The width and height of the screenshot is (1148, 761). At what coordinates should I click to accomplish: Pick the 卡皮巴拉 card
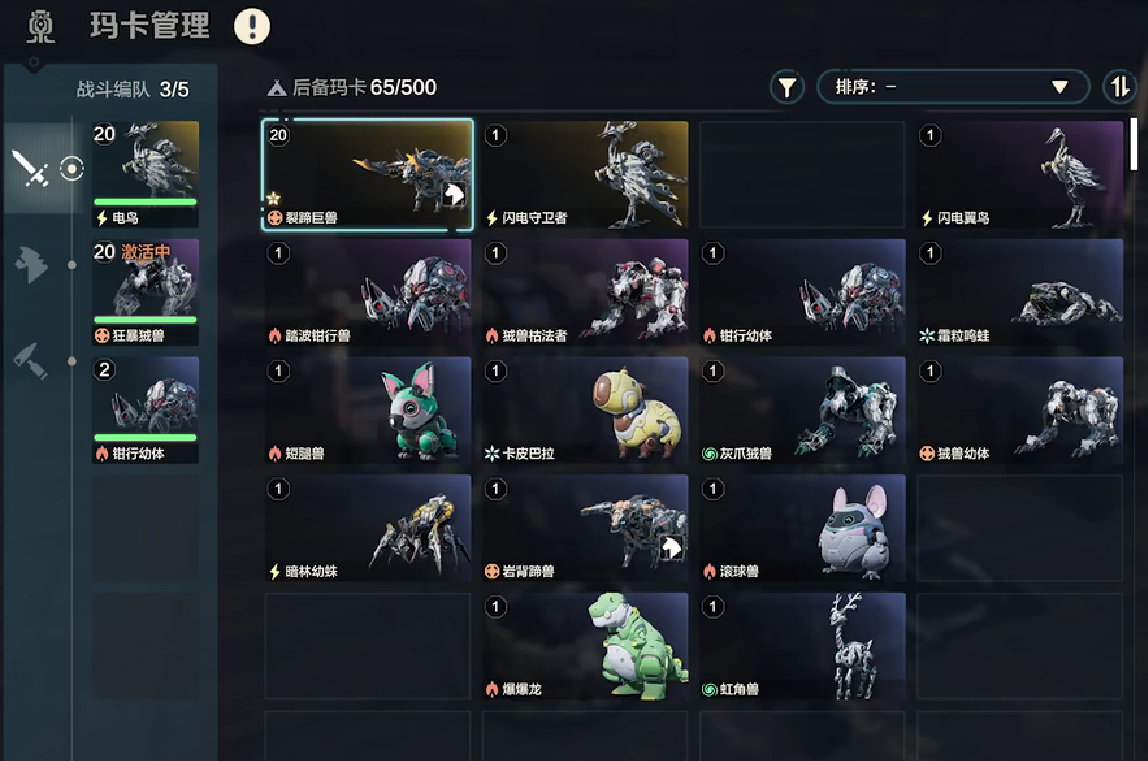coord(585,410)
